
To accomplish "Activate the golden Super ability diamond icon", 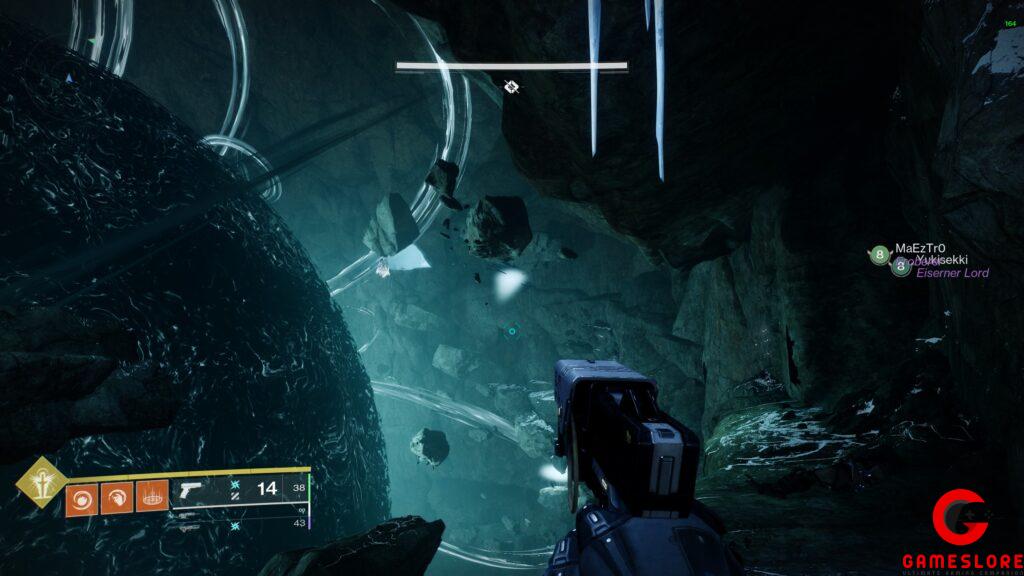I will [x=40, y=484].
